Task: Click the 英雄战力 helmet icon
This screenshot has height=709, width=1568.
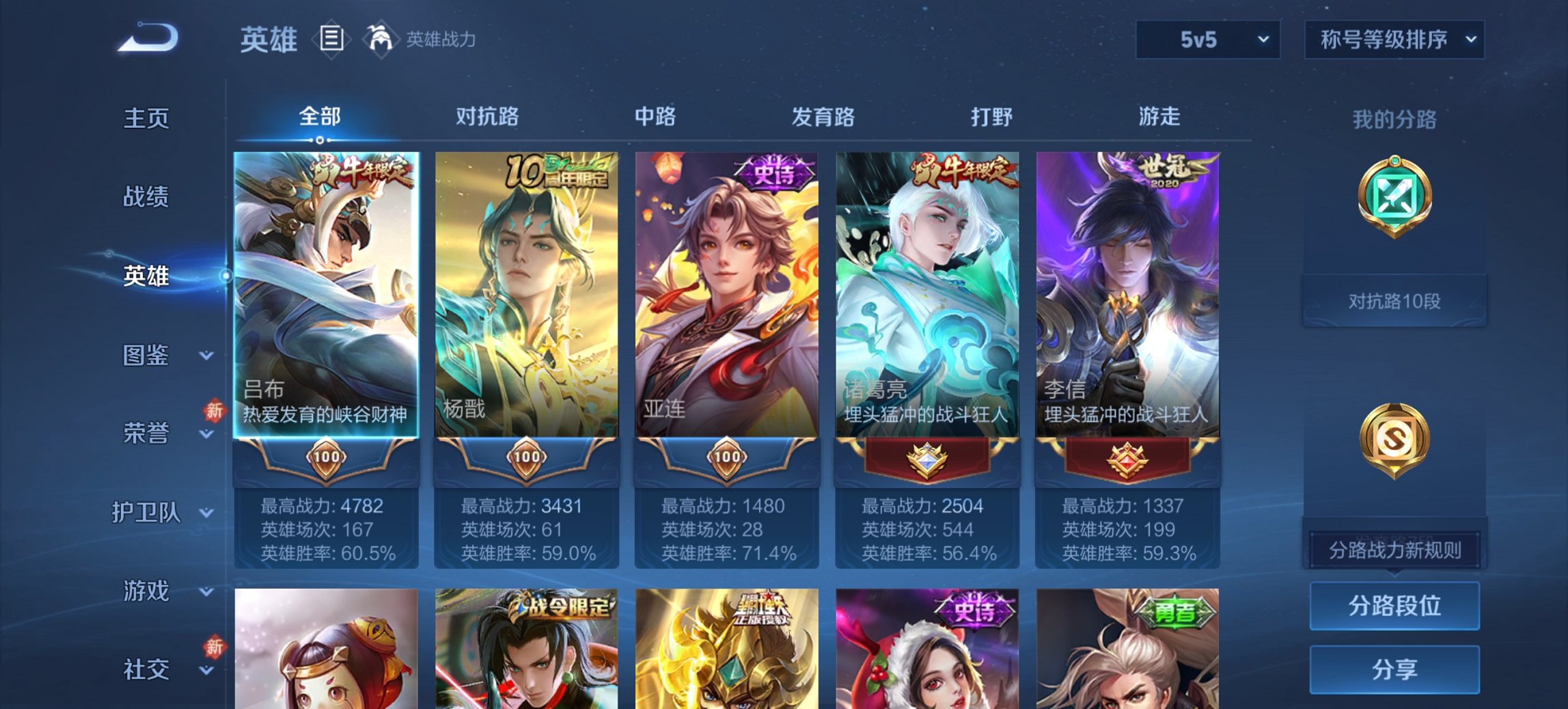Action: (x=381, y=38)
